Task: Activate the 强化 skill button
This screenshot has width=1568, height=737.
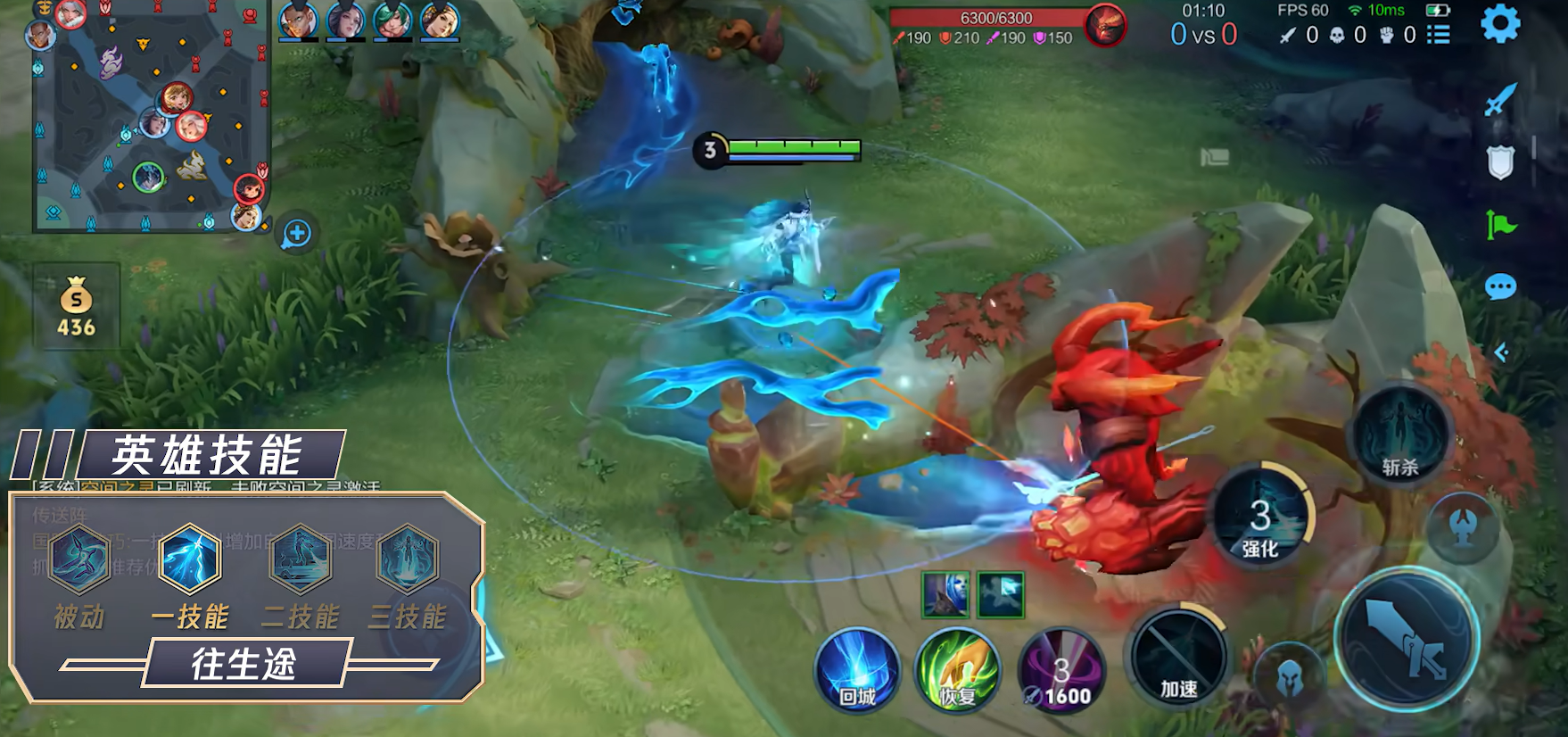Action: point(1261,518)
